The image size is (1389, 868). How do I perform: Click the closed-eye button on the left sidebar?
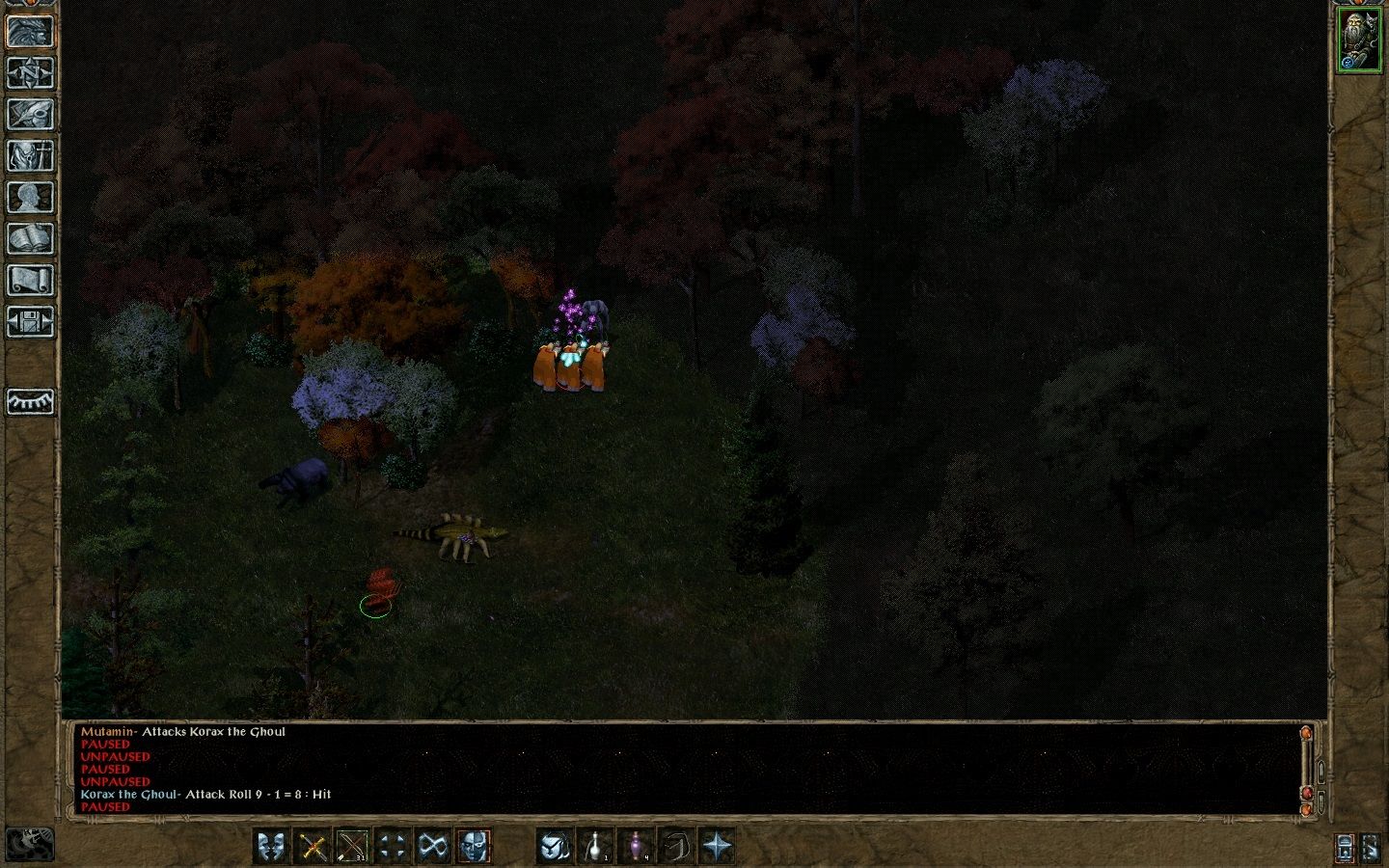30,401
